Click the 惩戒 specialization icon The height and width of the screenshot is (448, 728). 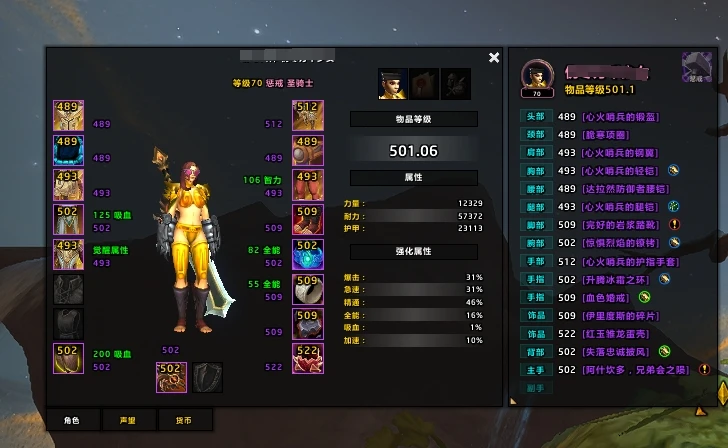(697, 66)
